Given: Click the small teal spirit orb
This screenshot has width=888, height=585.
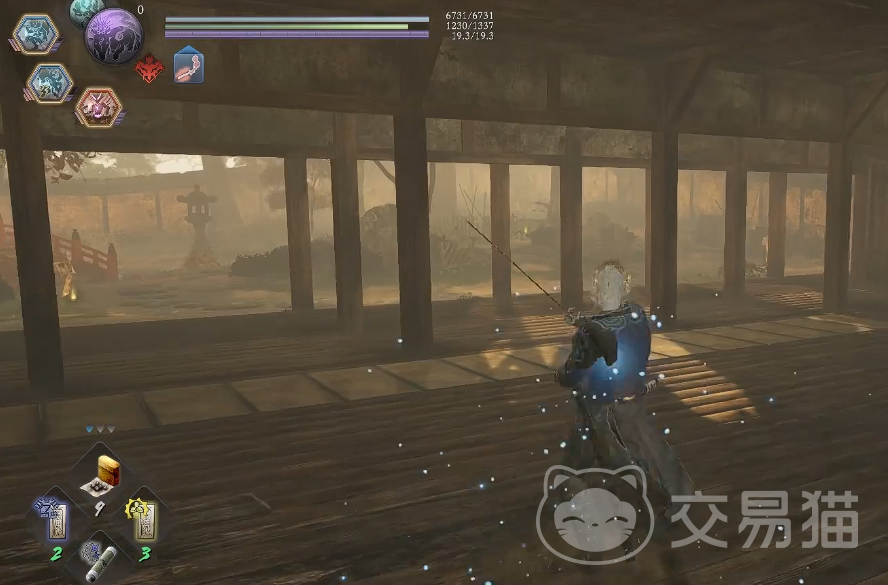Looking at the screenshot, I should 85,10.
